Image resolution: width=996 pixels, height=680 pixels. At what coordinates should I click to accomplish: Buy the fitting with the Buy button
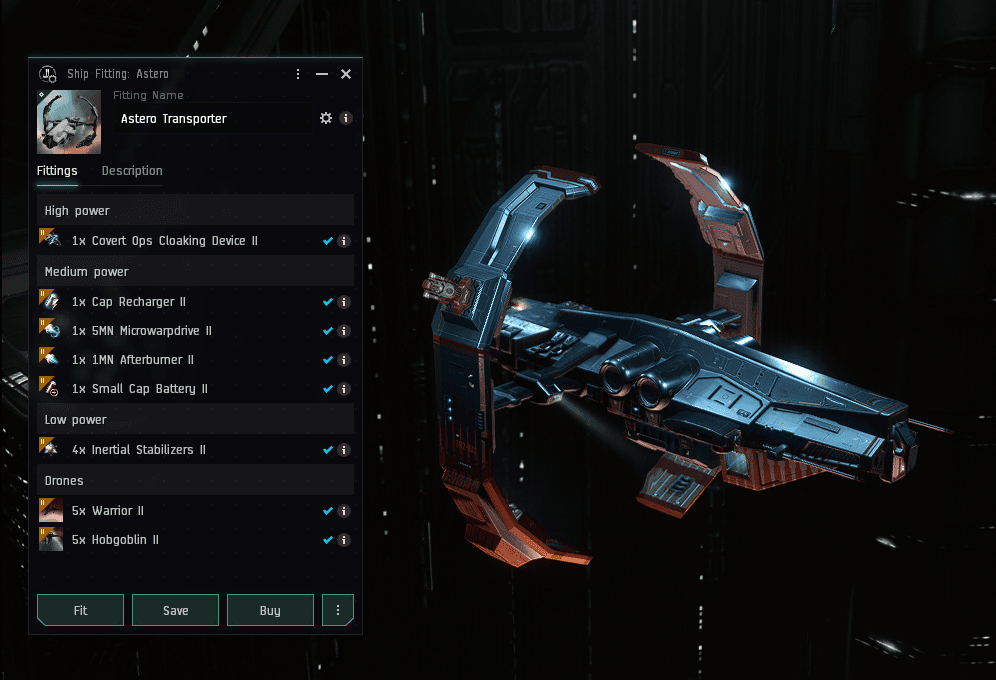coord(270,610)
